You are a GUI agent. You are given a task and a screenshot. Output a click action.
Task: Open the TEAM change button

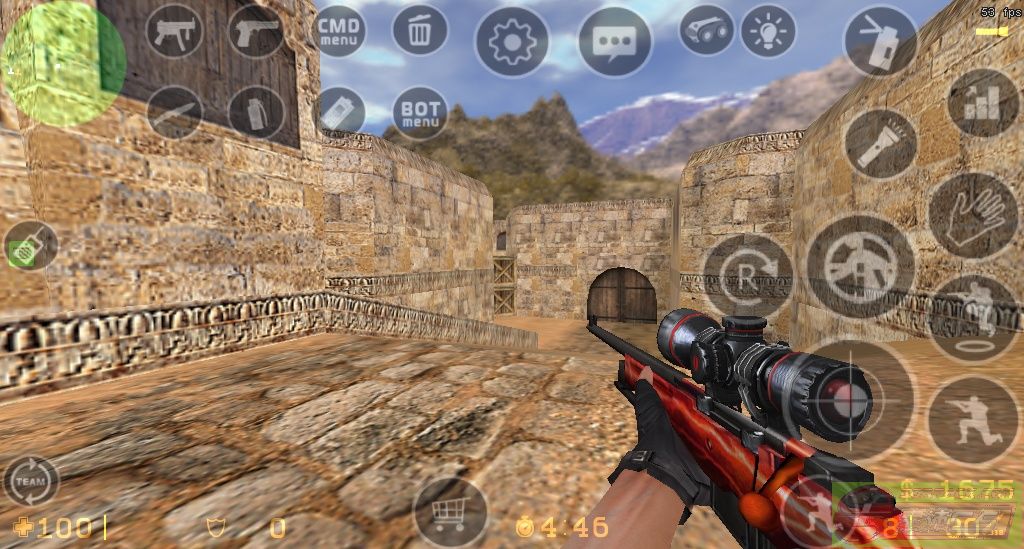pyautogui.click(x=30, y=482)
